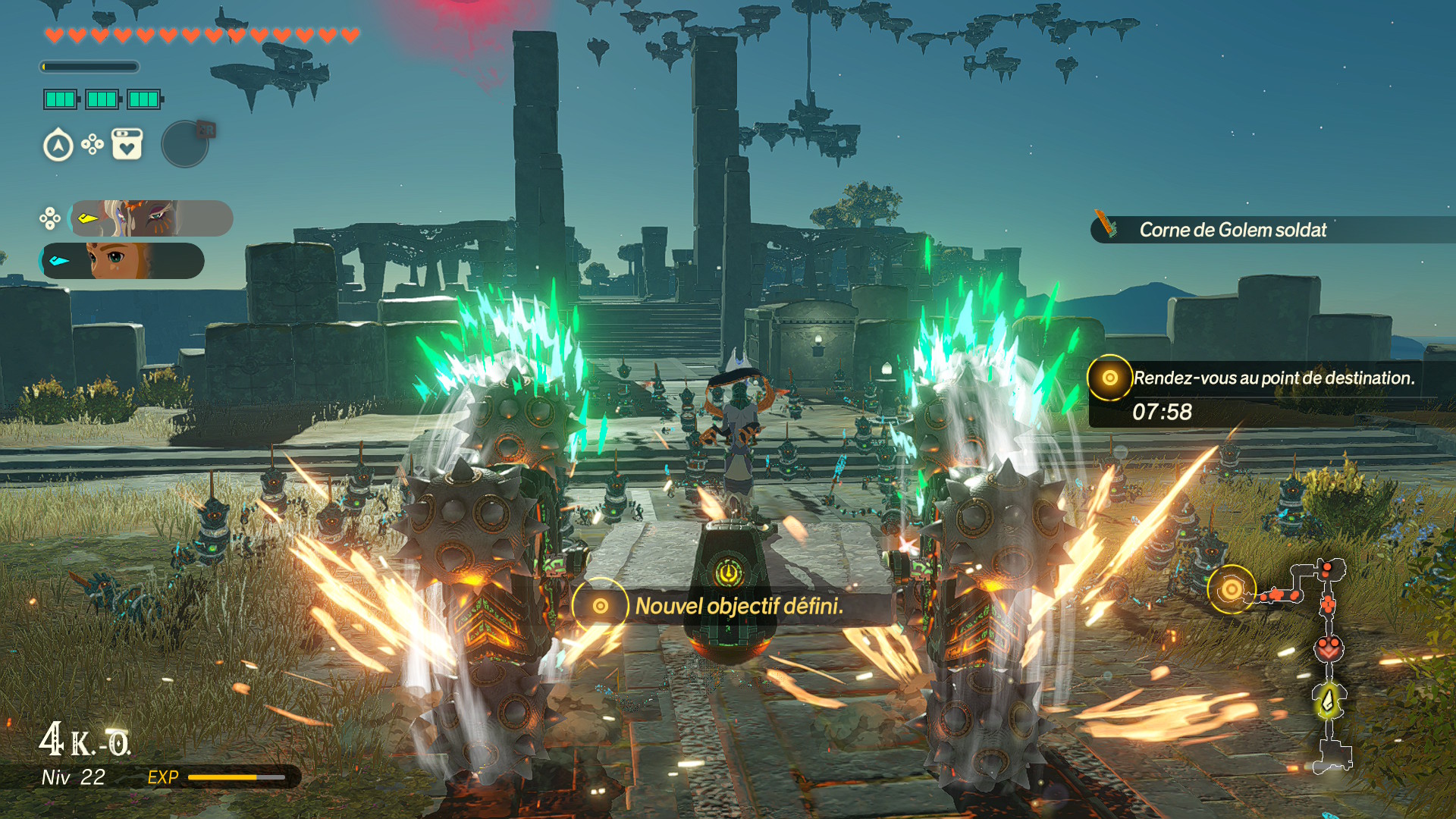Image resolution: width=1456 pixels, height=819 pixels.
Task: Click the glowing player marker on the minimap
Action: [x=1329, y=701]
